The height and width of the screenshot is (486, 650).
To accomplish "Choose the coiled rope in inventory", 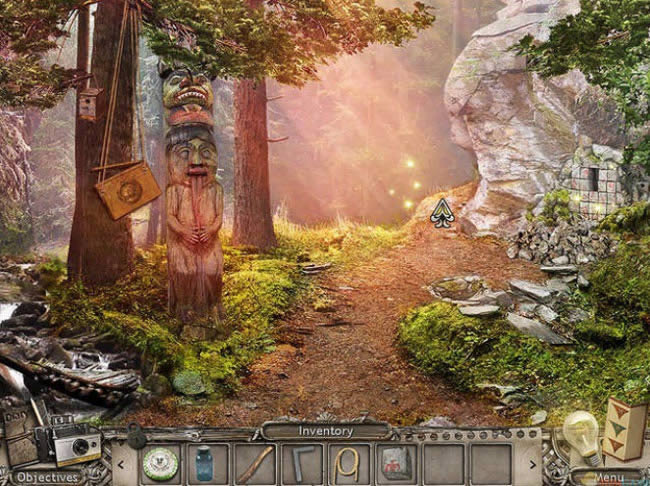I will click(347, 463).
